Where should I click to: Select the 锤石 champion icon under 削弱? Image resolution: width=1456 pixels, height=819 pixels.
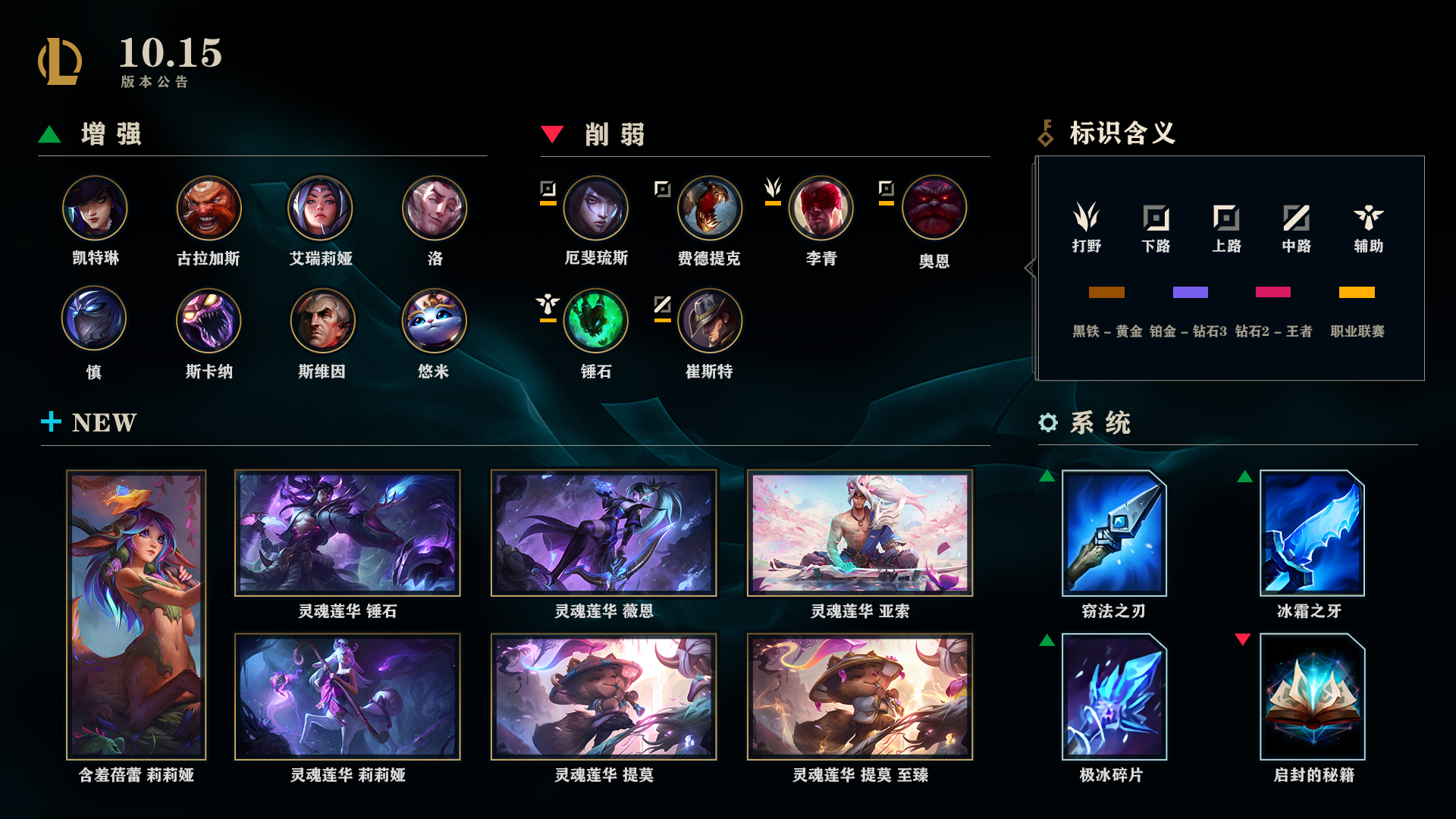pyautogui.click(x=596, y=320)
